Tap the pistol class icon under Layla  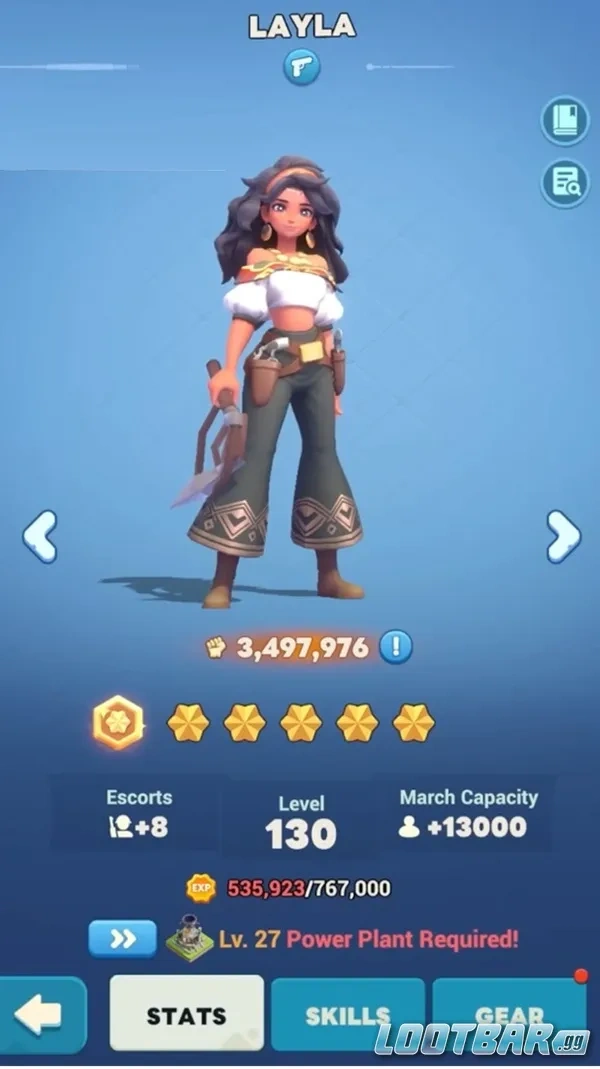click(x=299, y=66)
